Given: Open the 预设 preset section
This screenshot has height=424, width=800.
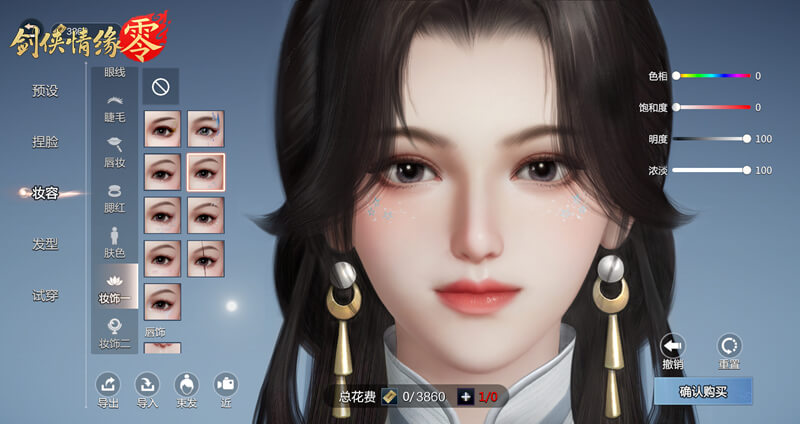Looking at the screenshot, I should 45,91.
